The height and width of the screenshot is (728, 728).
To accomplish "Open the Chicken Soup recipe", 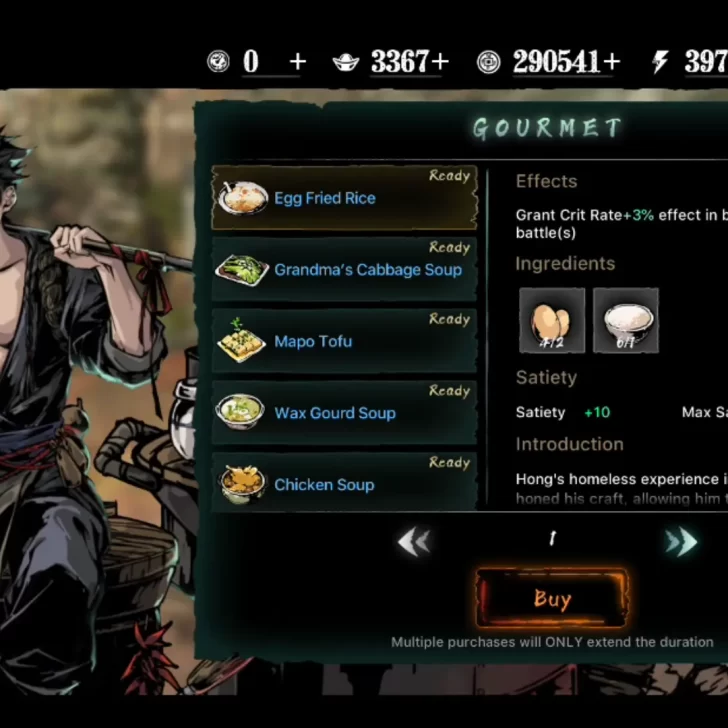I will tap(343, 484).
